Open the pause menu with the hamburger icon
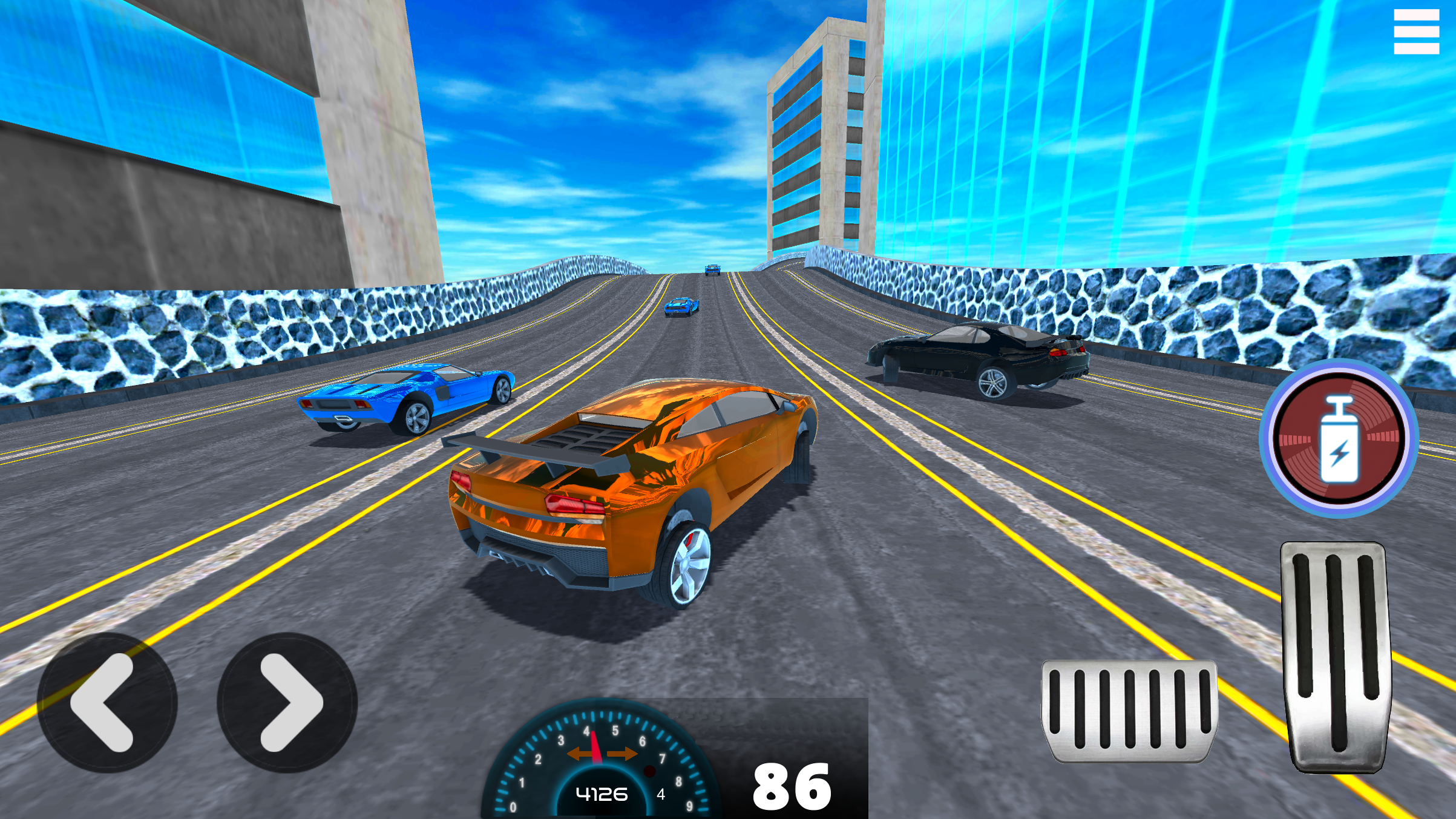 pyautogui.click(x=1417, y=32)
